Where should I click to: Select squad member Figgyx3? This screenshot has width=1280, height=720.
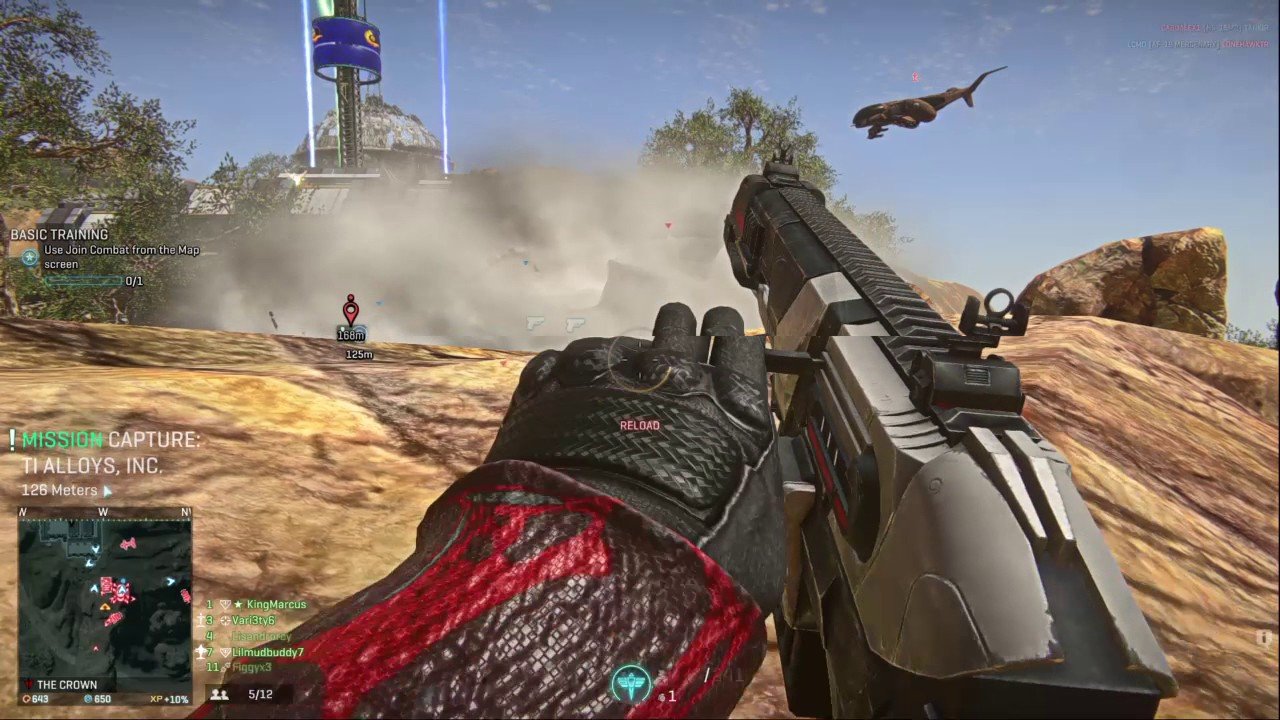[x=251, y=668]
